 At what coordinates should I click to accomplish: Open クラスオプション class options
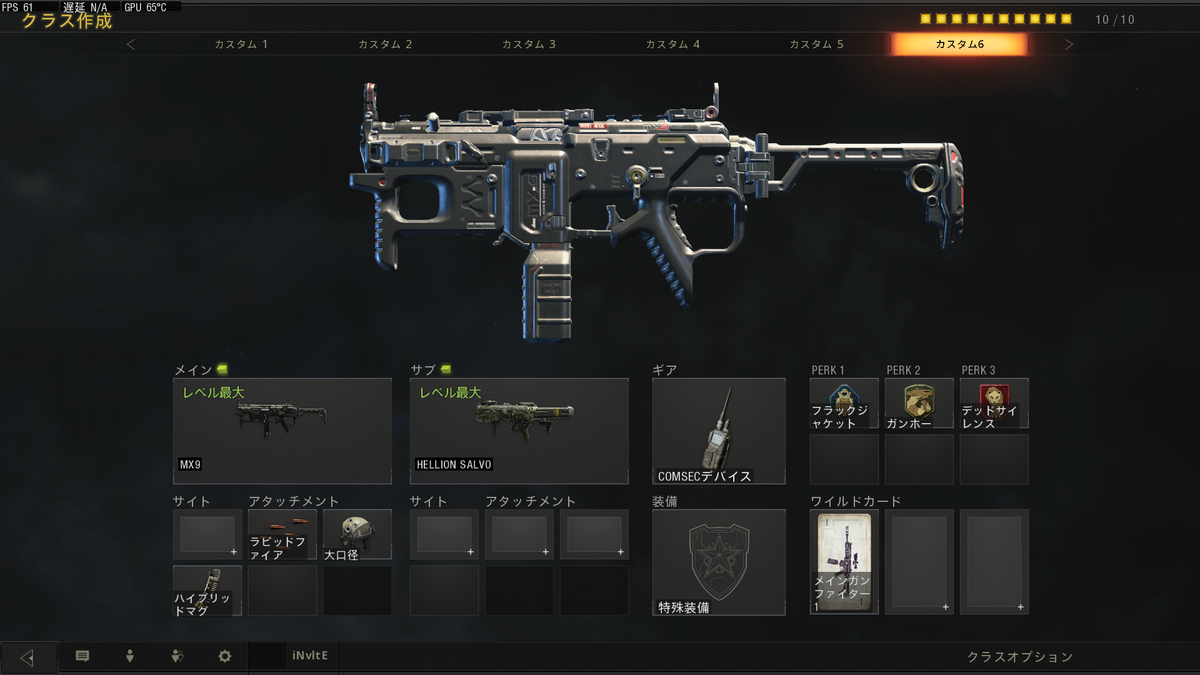(1020, 657)
